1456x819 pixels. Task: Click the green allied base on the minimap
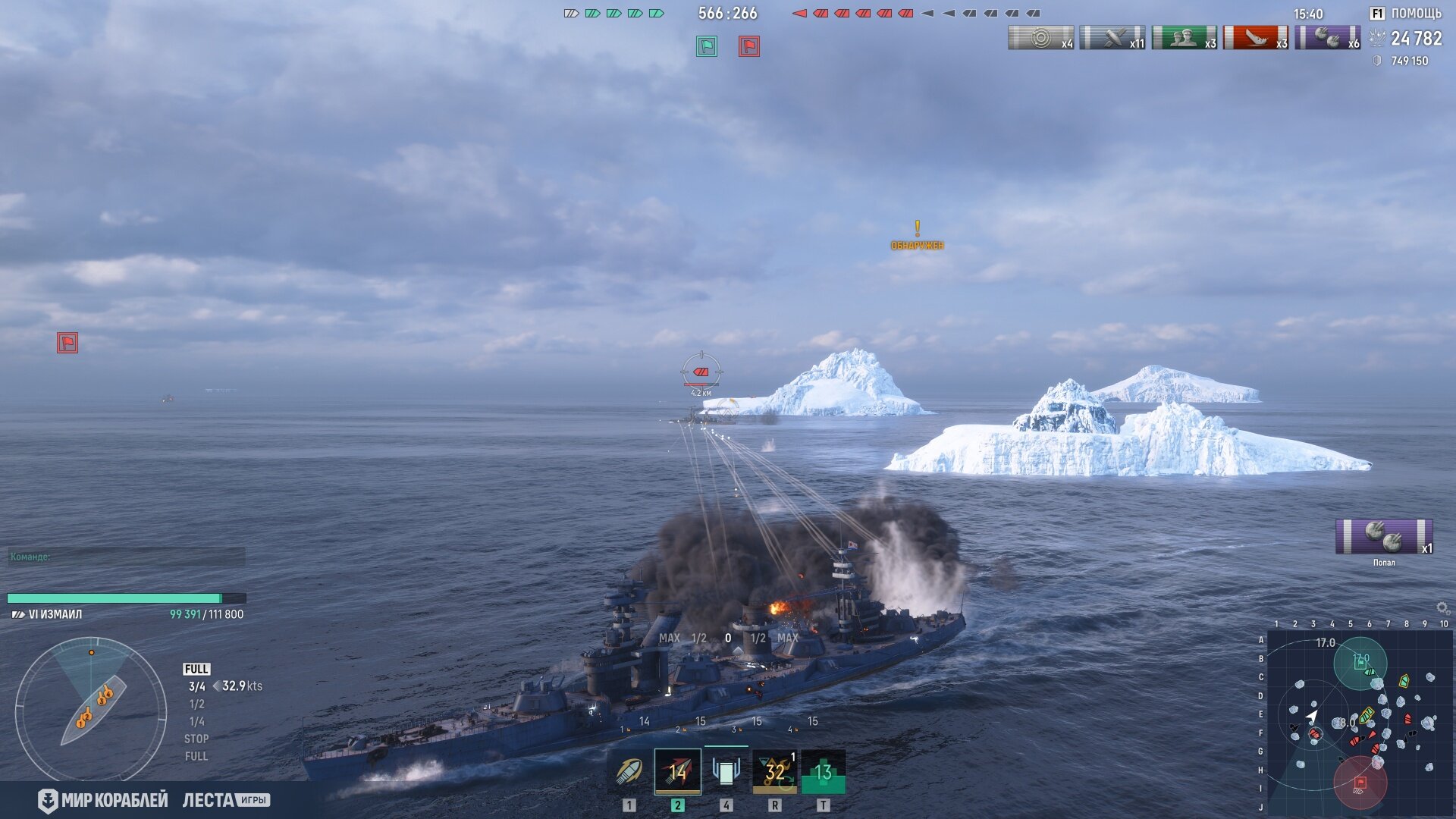1360,664
